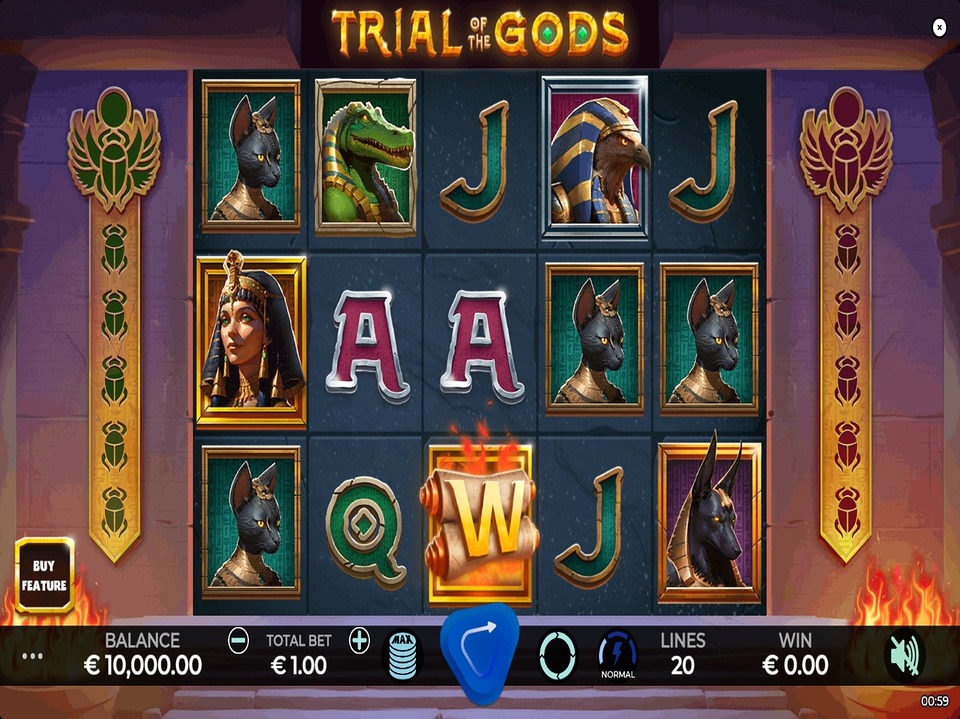Close the game with the X button
This screenshot has width=960, height=719.
tap(939, 28)
